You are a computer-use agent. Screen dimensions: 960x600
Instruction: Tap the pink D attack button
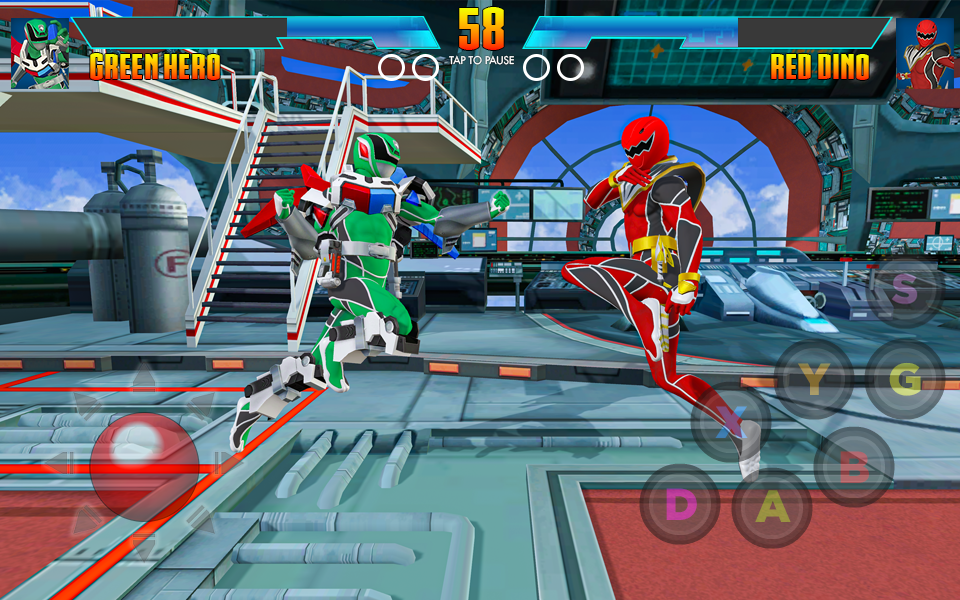click(x=680, y=504)
